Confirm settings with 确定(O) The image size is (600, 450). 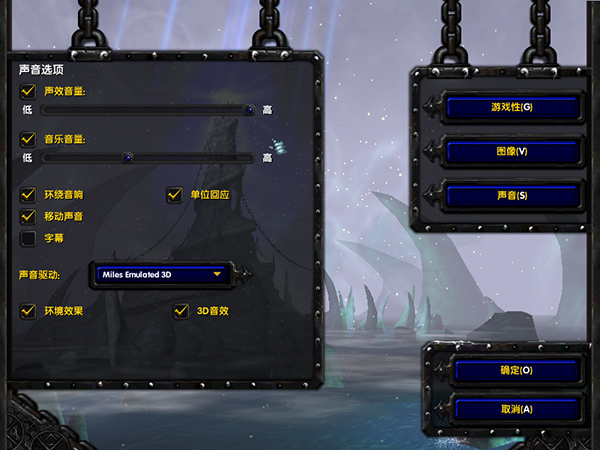point(516,370)
